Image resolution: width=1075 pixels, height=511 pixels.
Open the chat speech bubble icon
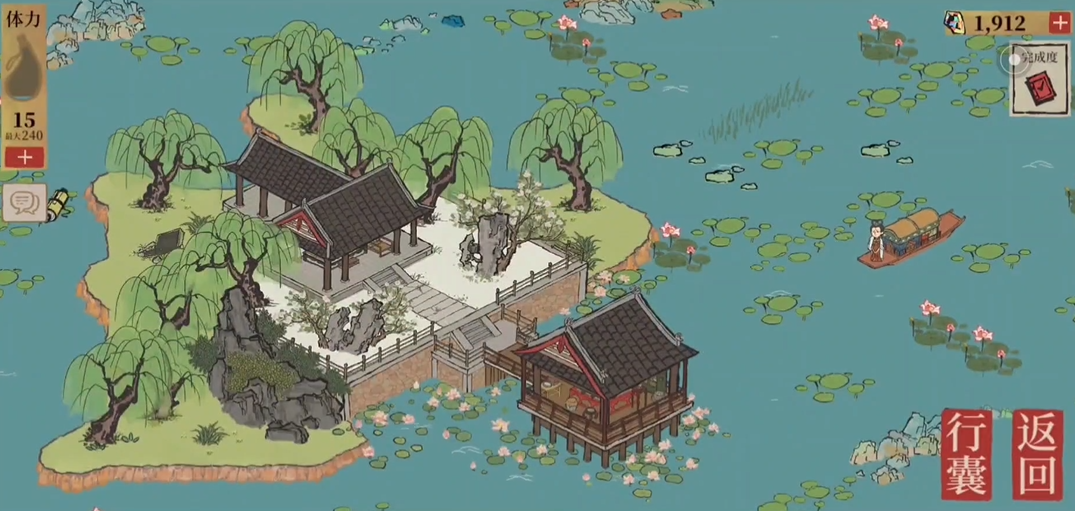click(22, 203)
